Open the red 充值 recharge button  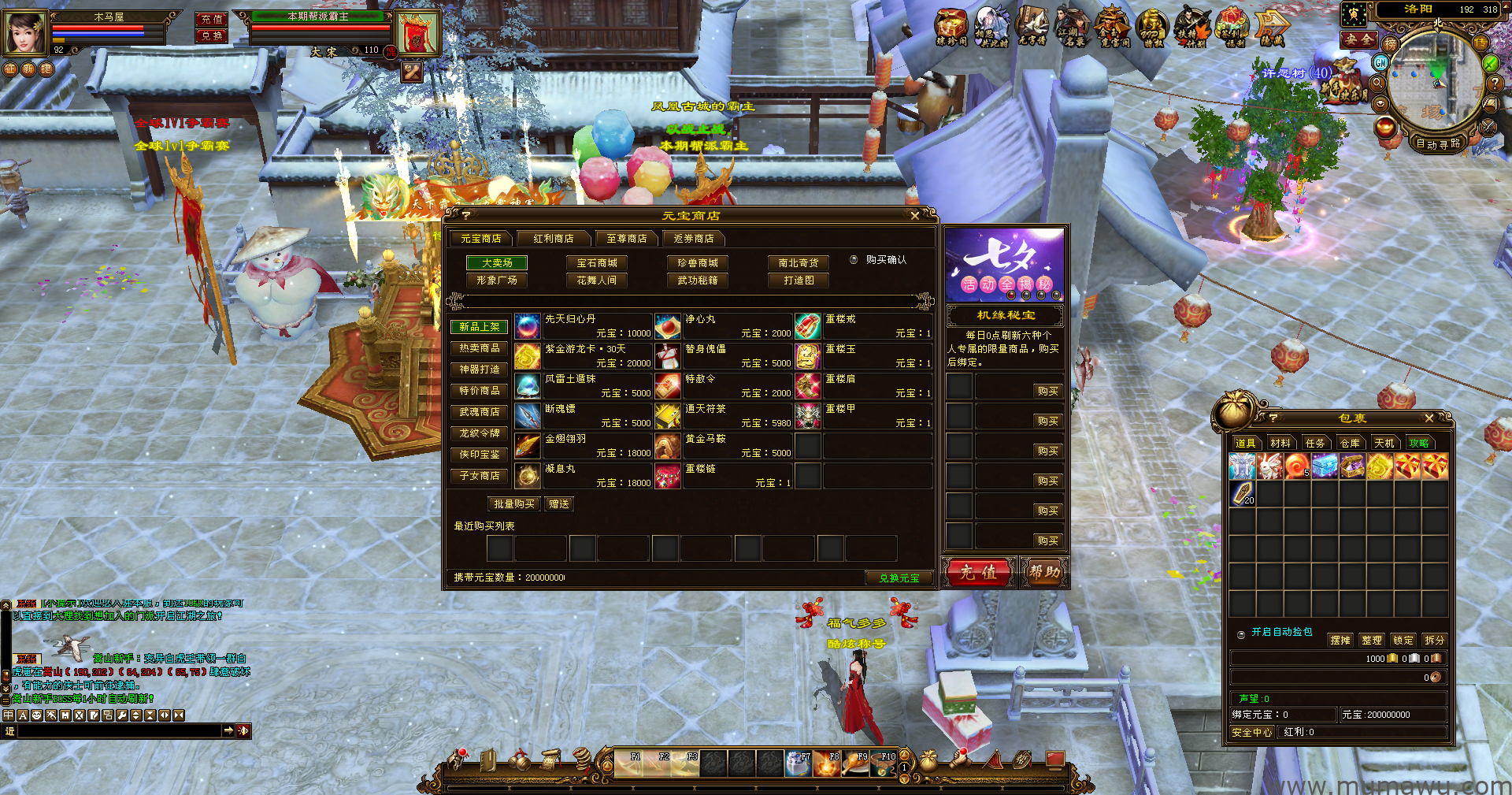tap(978, 573)
